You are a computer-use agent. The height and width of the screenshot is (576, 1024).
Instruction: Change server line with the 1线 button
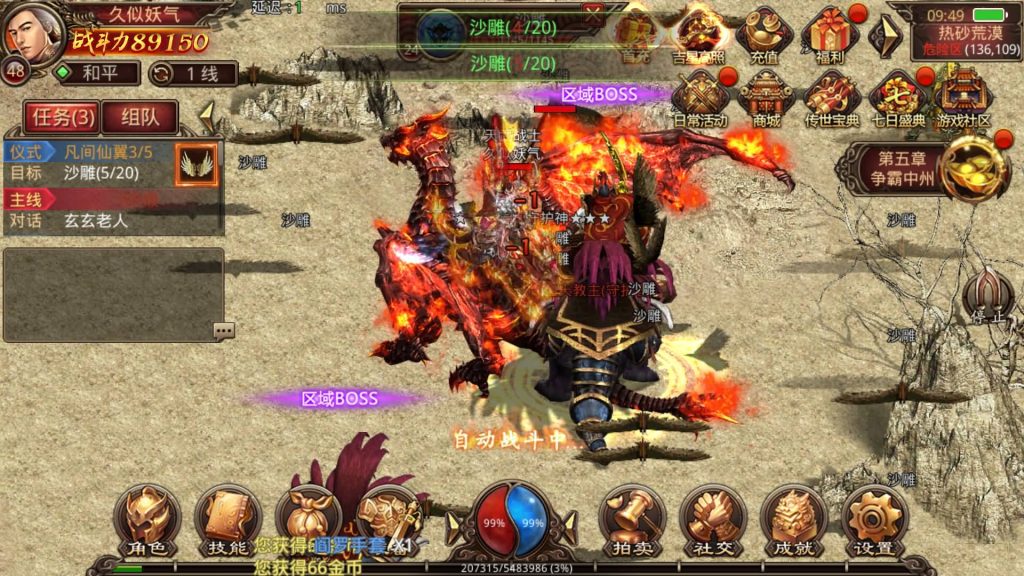pos(193,73)
